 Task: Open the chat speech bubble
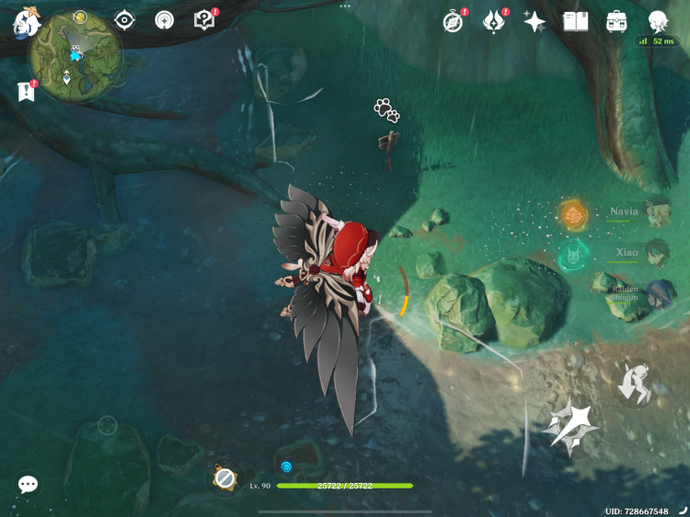[x=28, y=484]
